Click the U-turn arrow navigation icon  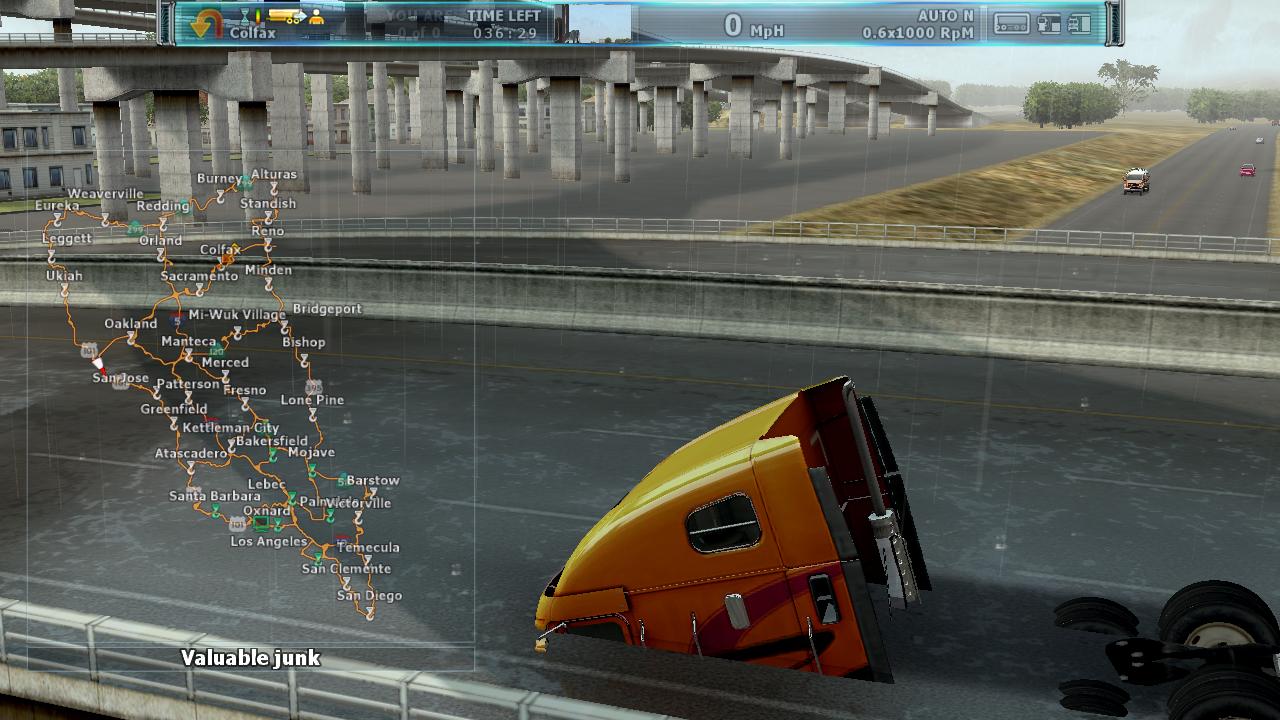(205, 23)
